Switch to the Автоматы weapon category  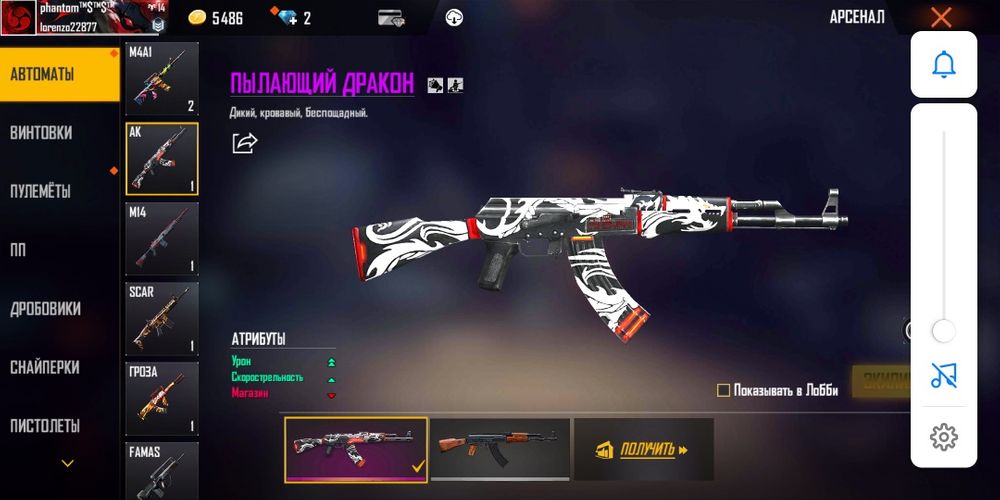[x=58, y=75]
